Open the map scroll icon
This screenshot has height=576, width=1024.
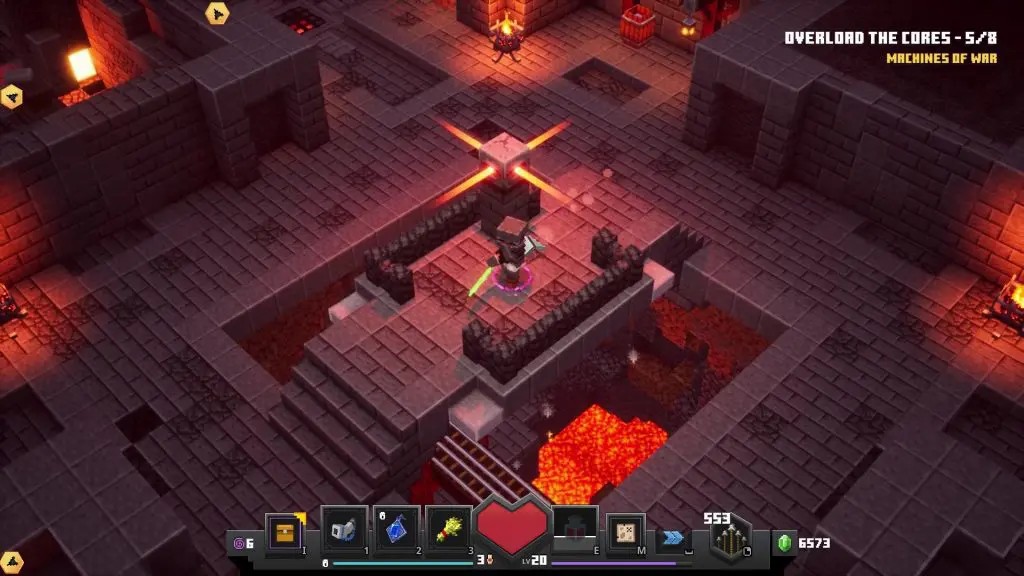pos(626,532)
